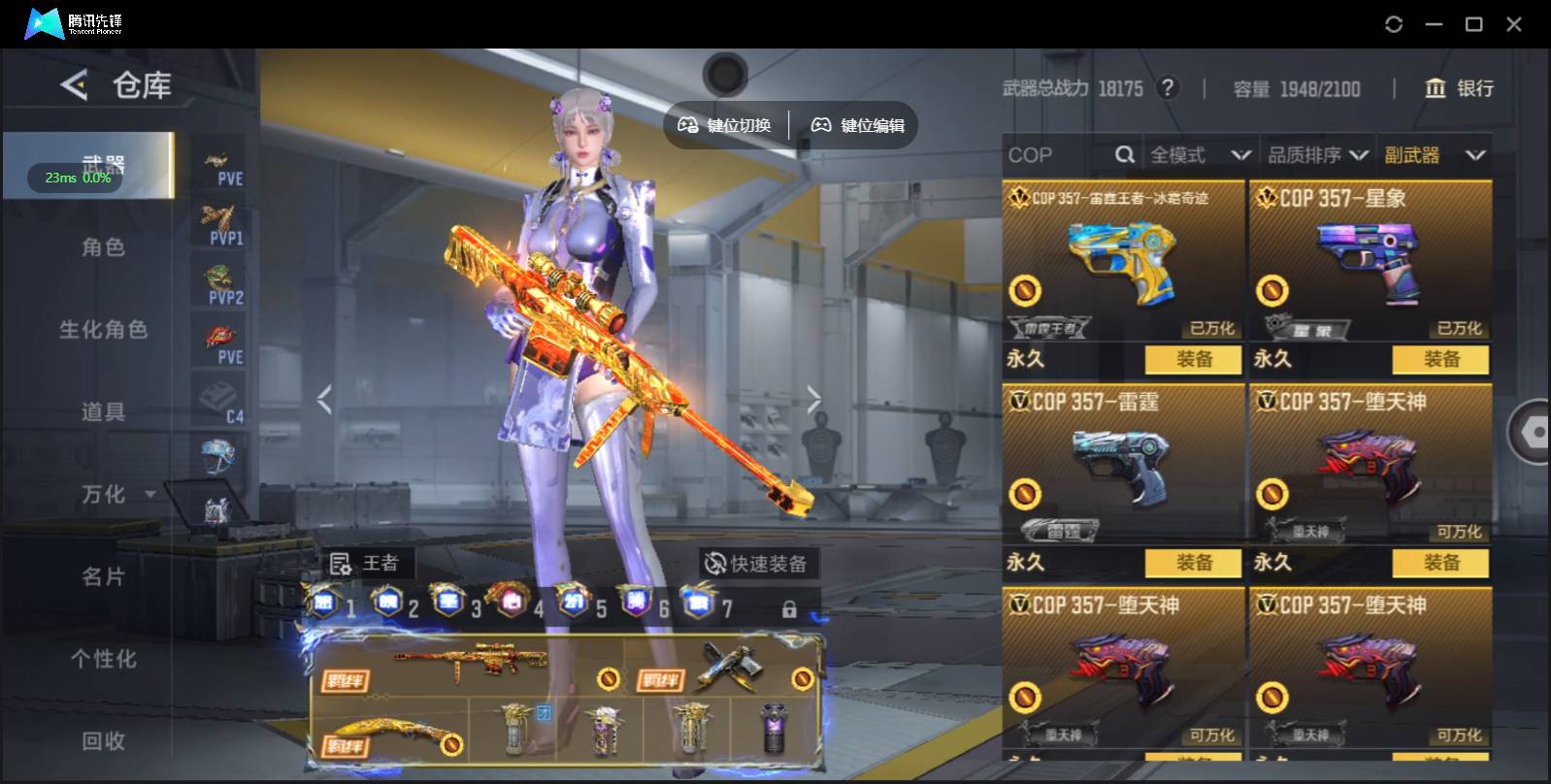
Task: Open the 键位编辑 key editing overlay
Action: (x=858, y=125)
